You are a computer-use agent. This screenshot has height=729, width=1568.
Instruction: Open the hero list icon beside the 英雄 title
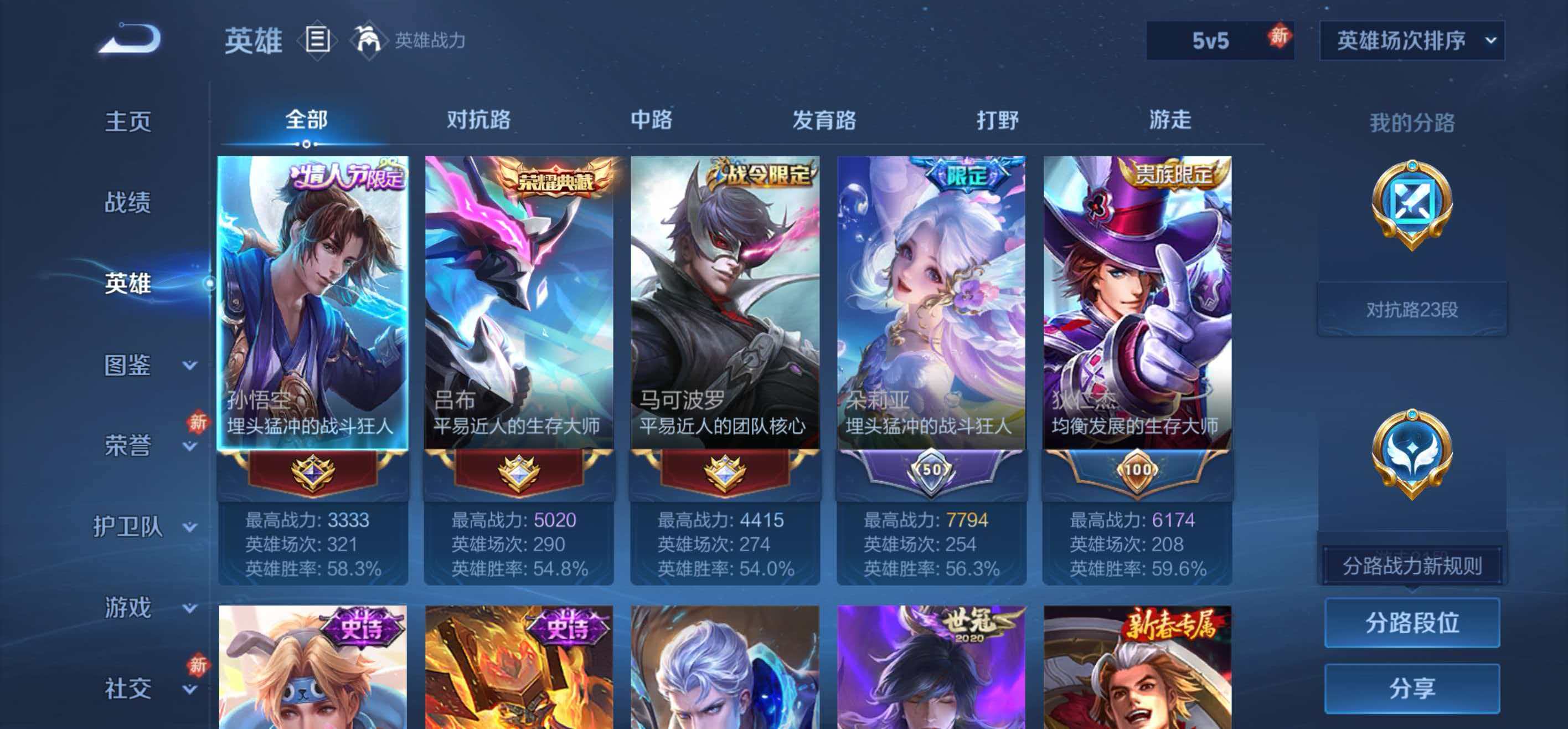[316, 40]
